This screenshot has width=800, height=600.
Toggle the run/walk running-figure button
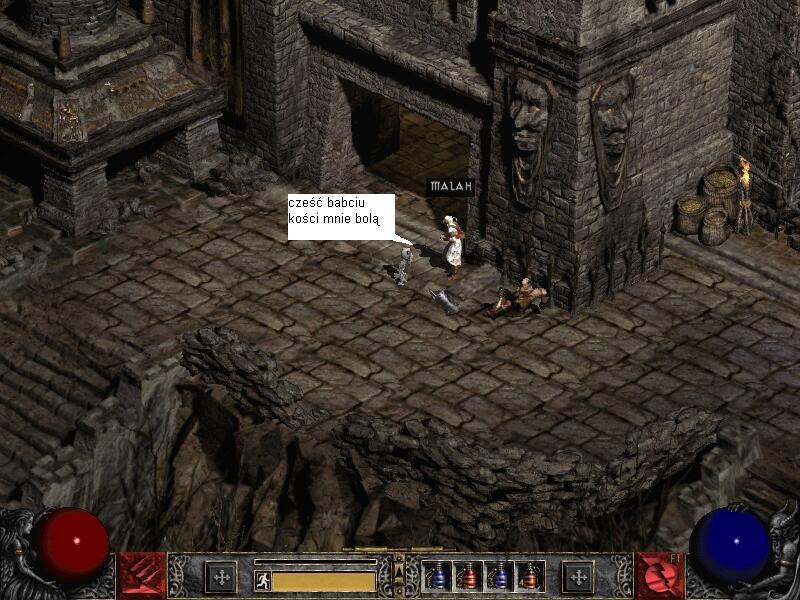pos(263,580)
